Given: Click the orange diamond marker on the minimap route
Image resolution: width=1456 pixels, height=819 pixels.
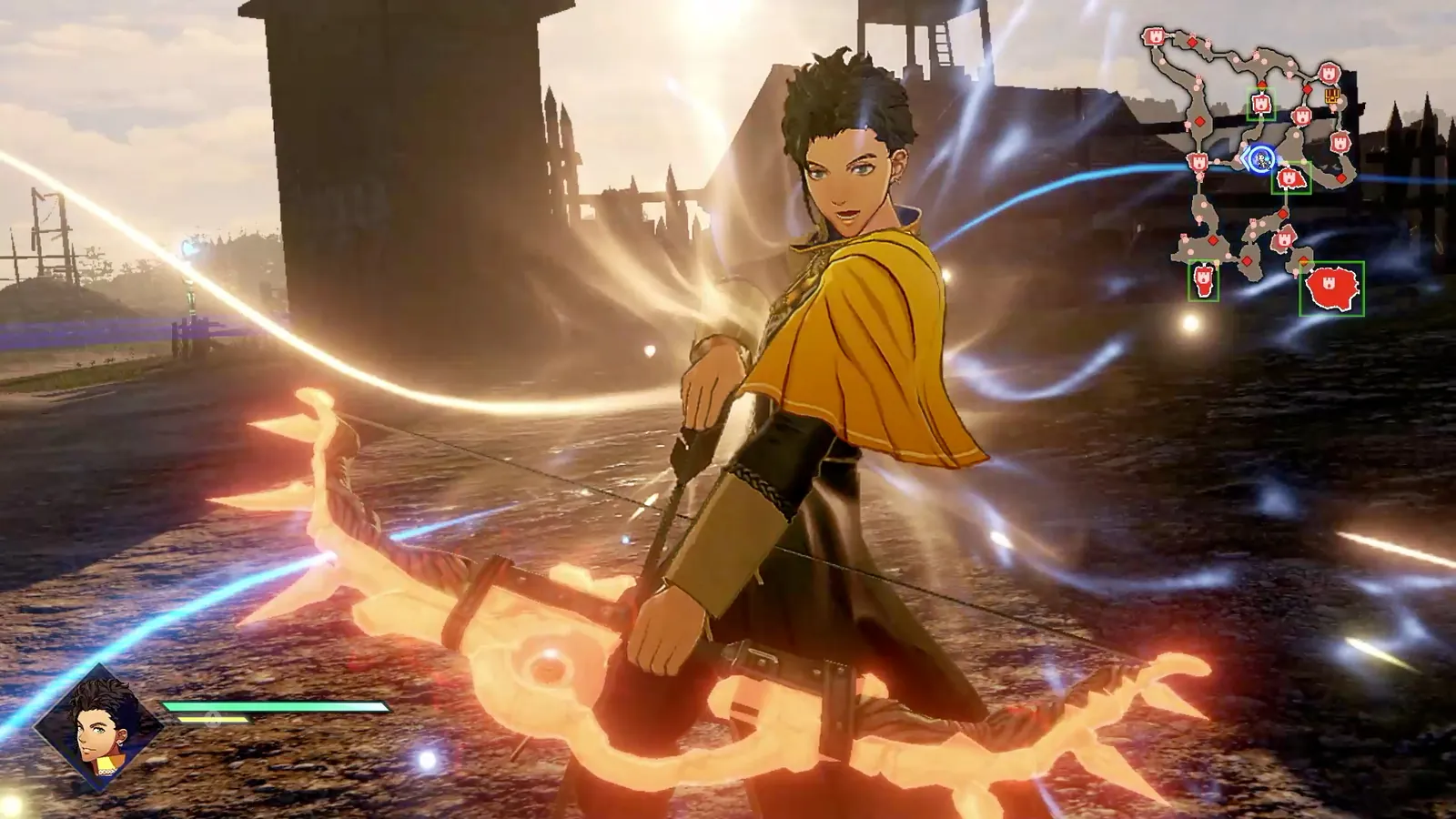Looking at the screenshot, I should [x=1301, y=260].
